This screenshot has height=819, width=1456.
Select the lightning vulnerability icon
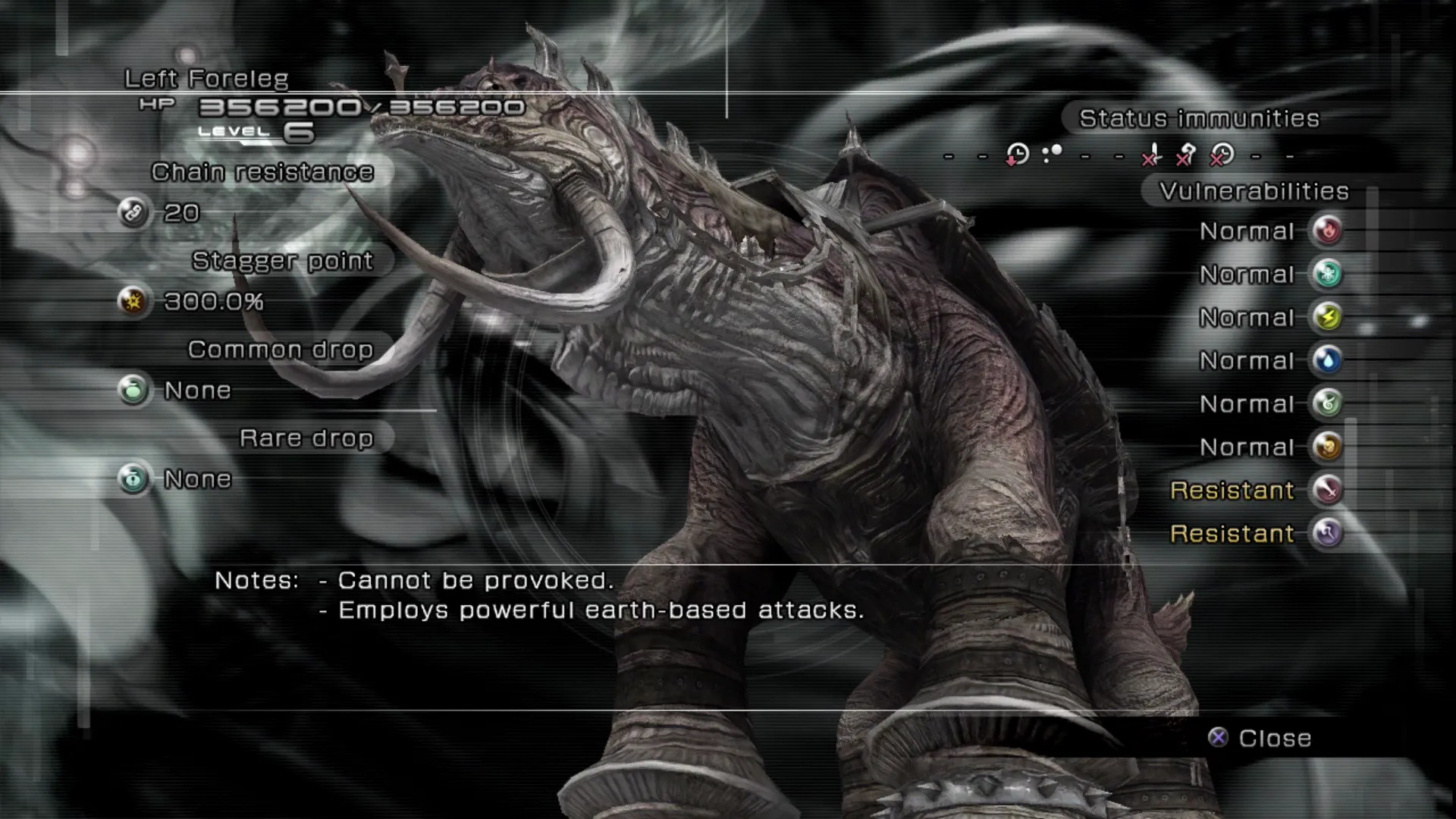click(x=1327, y=317)
